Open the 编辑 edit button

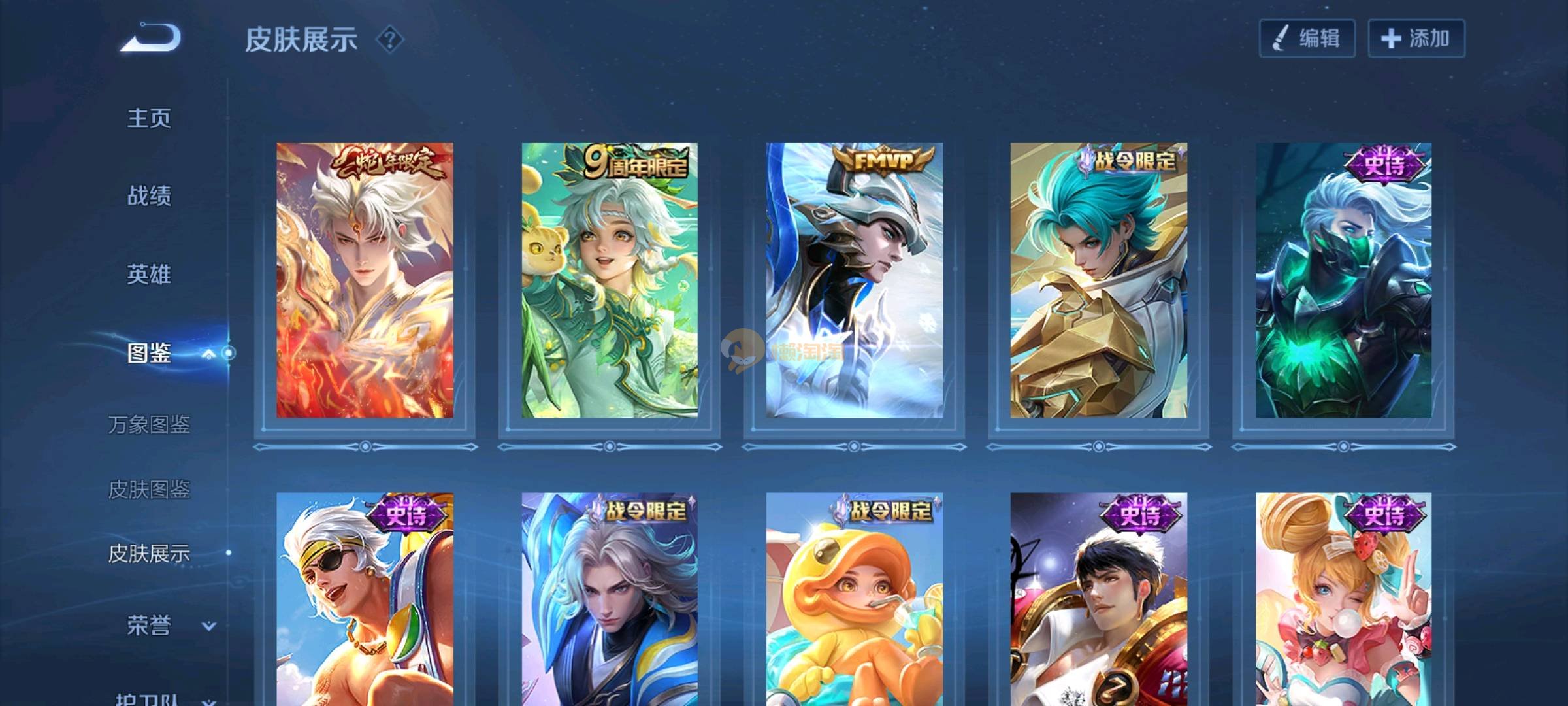(x=1307, y=39)
